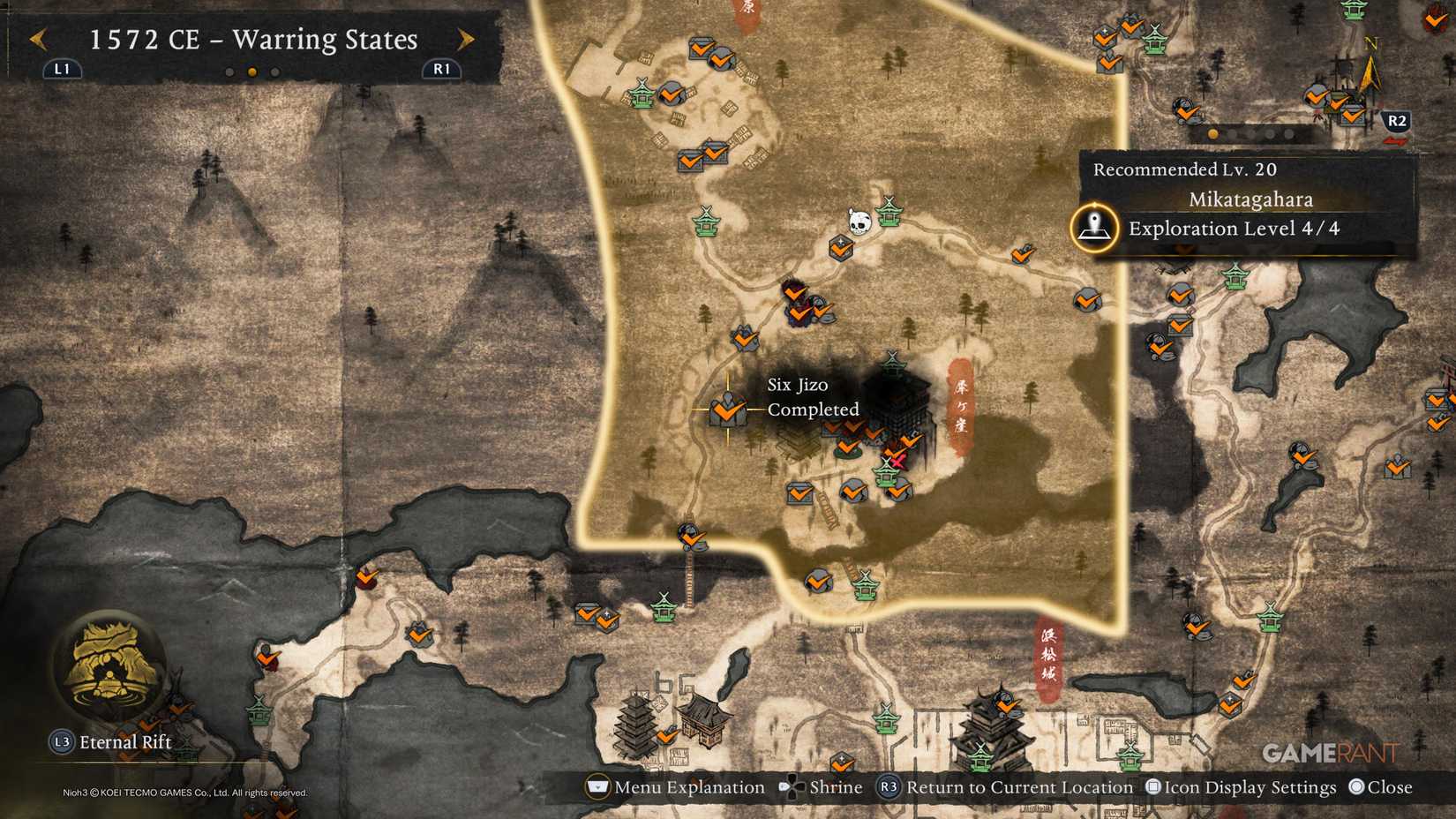This screenshot has height=819, width=1456.
Task: Click the 1572 CE Warring States era title
Action: click(252, 39)
